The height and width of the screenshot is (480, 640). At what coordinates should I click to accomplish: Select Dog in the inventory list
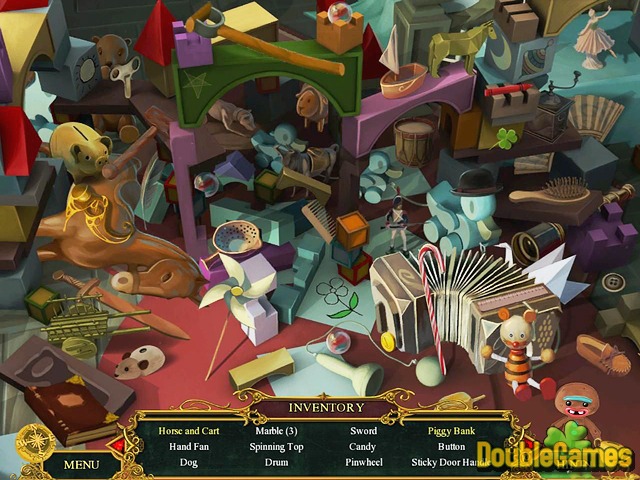(x=188, y=463)
